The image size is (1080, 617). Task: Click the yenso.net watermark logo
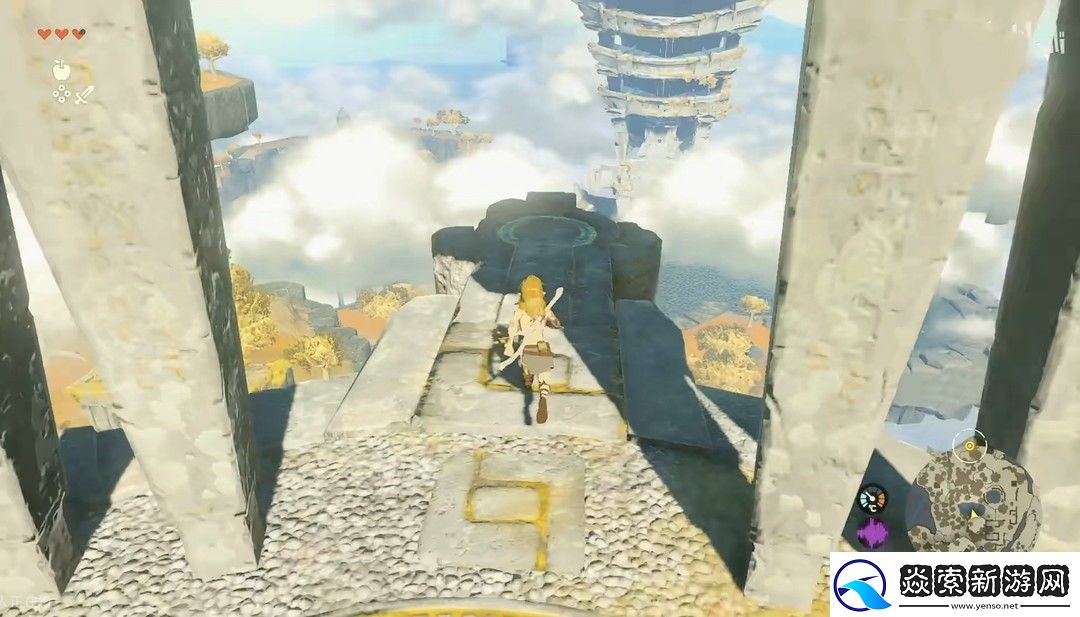pyautogui.click(x=862, y=585)
